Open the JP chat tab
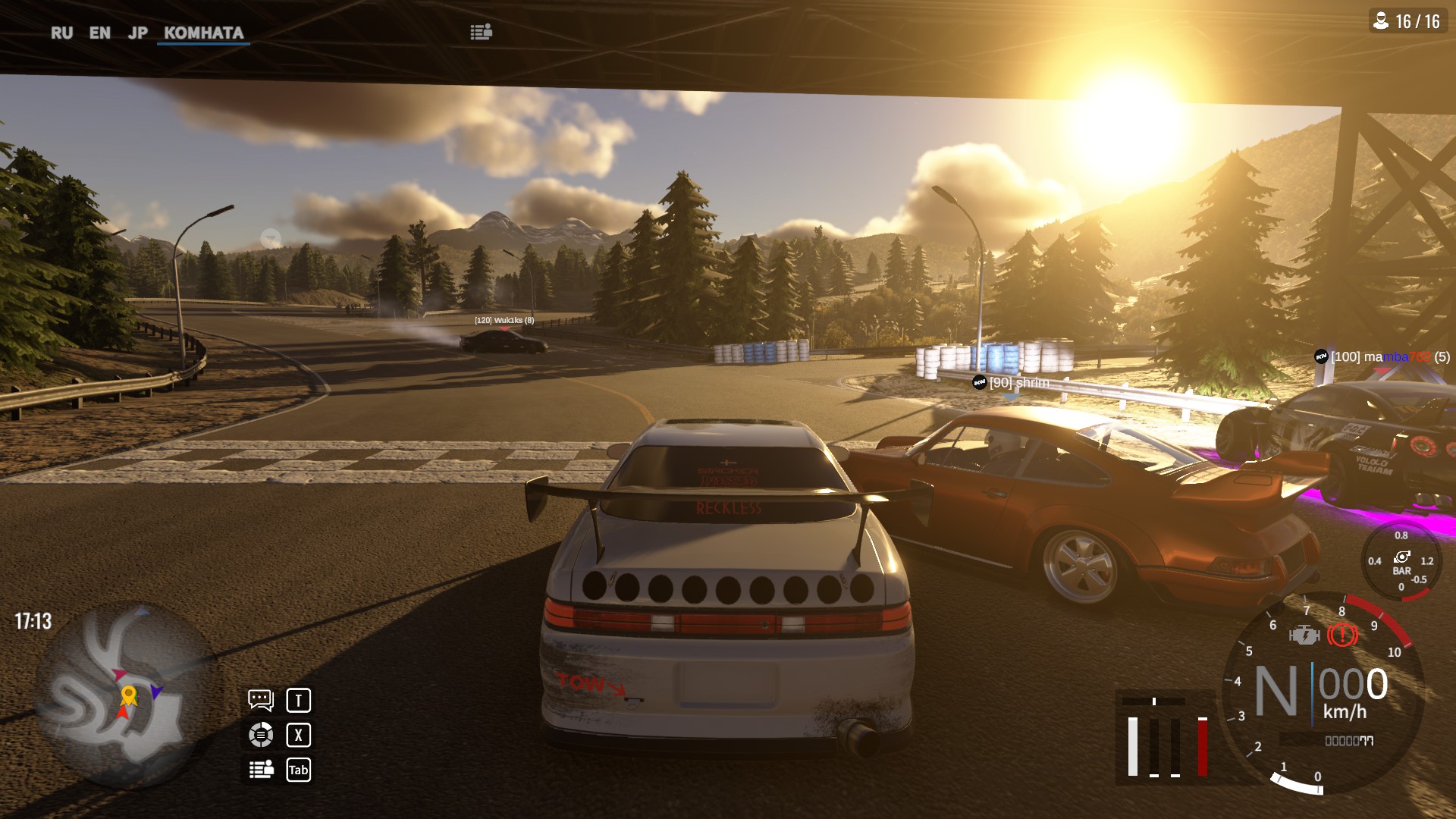1456x819 pixels. (x=137, y=33)
